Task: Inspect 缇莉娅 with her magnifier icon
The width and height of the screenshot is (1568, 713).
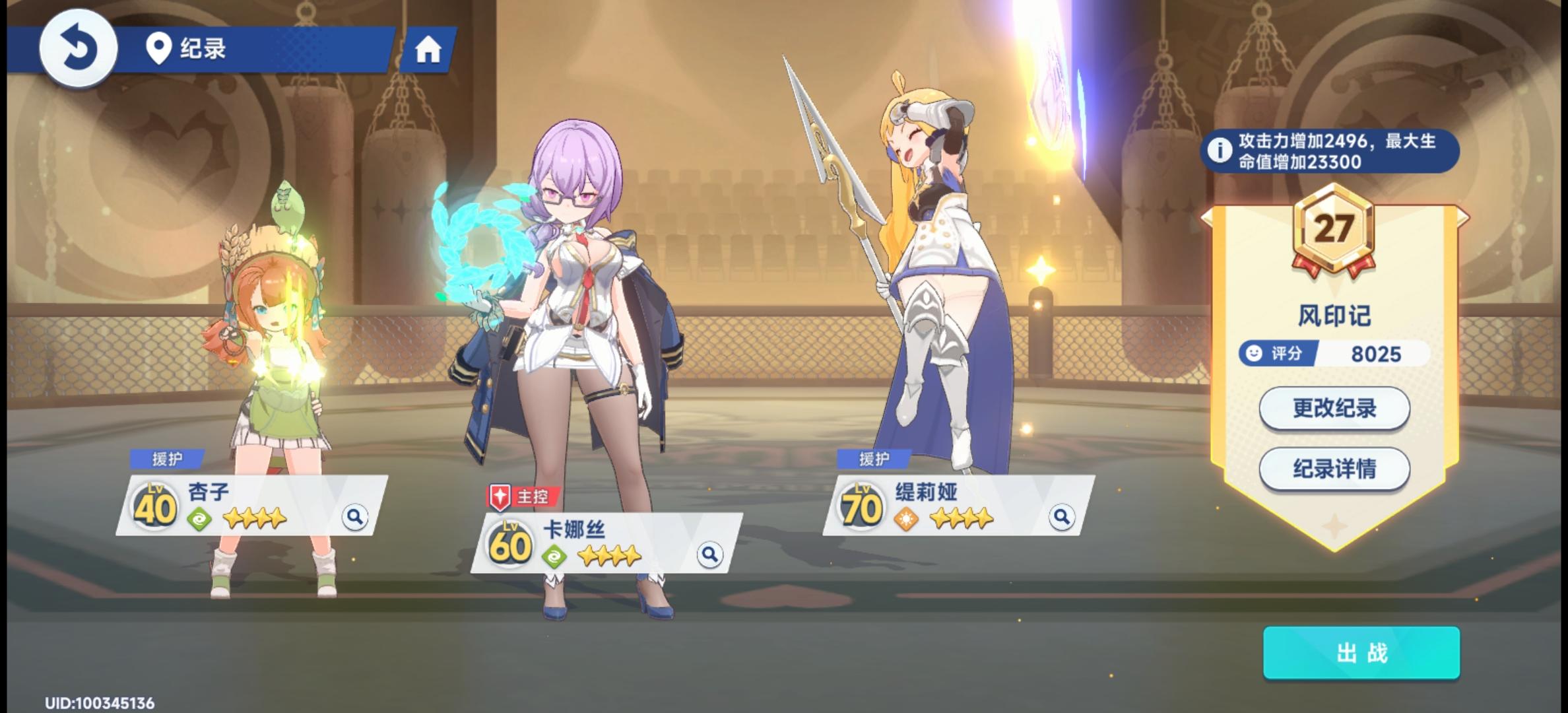Action: pos(1061,518)
